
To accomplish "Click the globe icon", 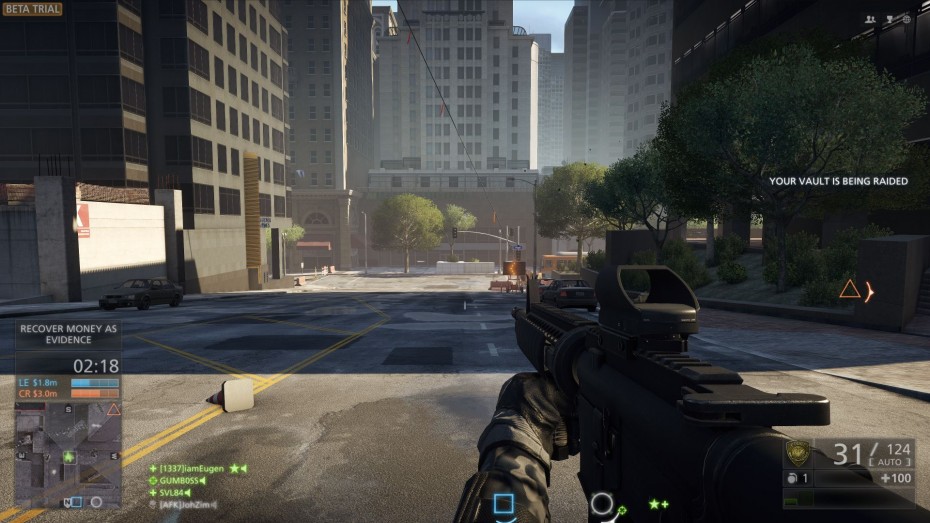I will point(906,19).
